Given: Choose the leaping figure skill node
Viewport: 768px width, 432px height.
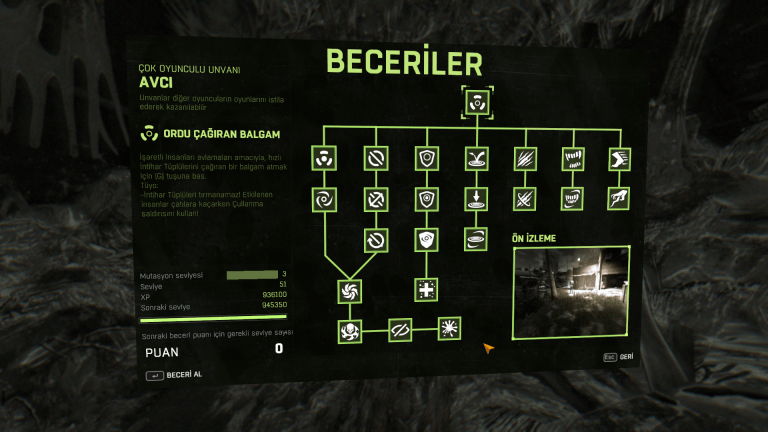Looking at the screenshot, I should click(619, 198).
